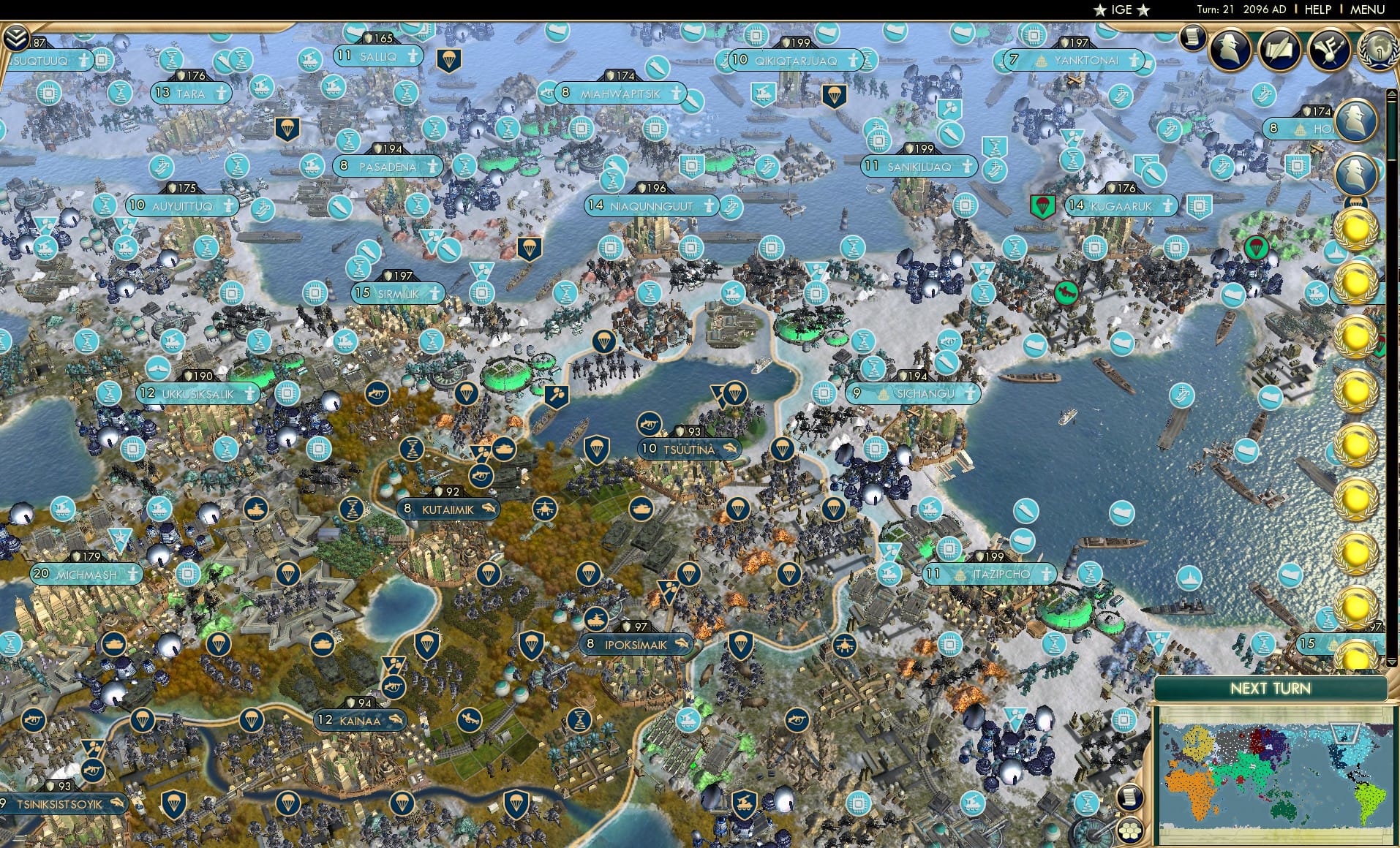Open the game MENU
Image resolution: width=1400 pixels, height=848 pixels.
(x=1367, y=10)
